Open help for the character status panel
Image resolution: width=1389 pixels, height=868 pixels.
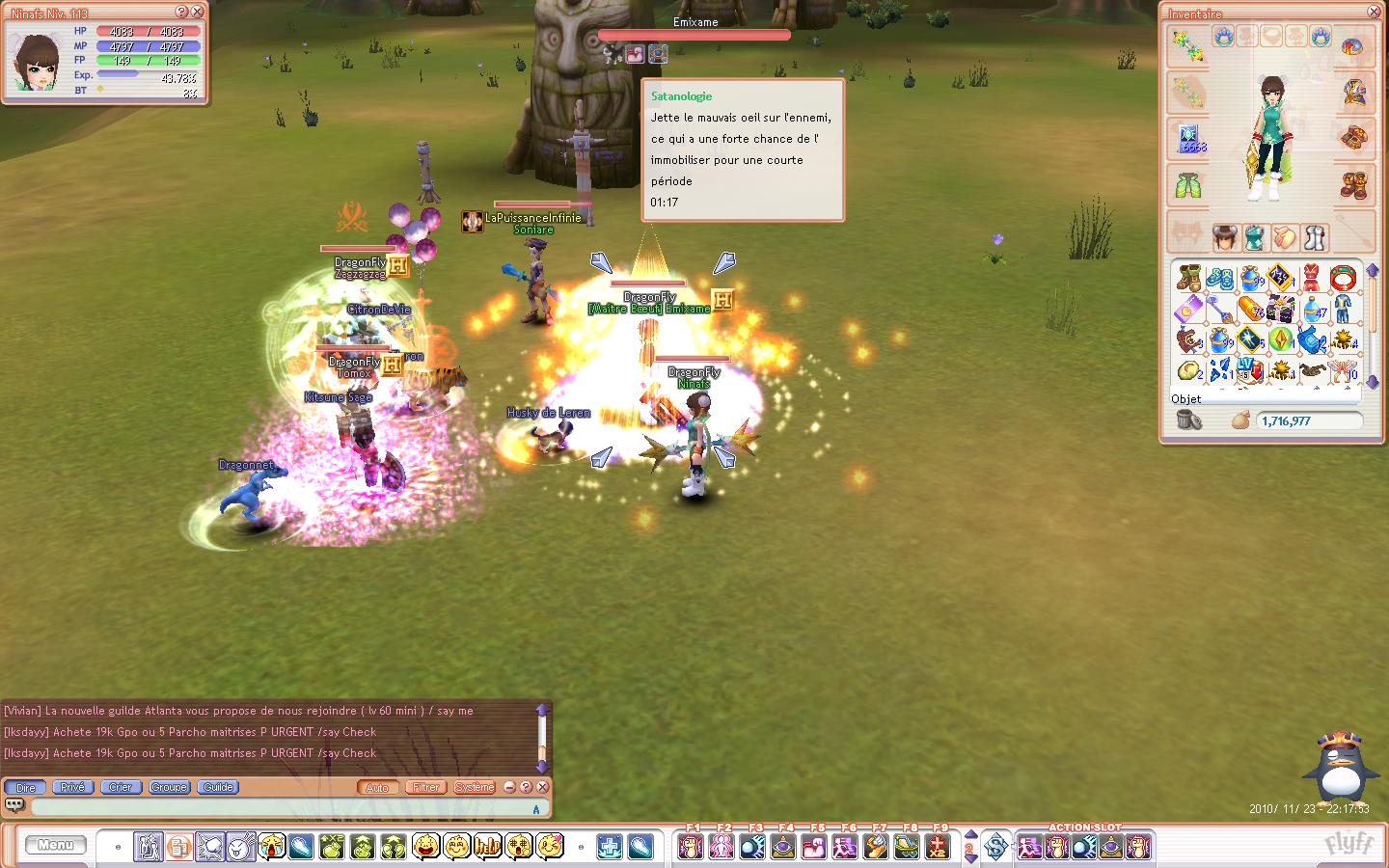(x=181, y=12)
